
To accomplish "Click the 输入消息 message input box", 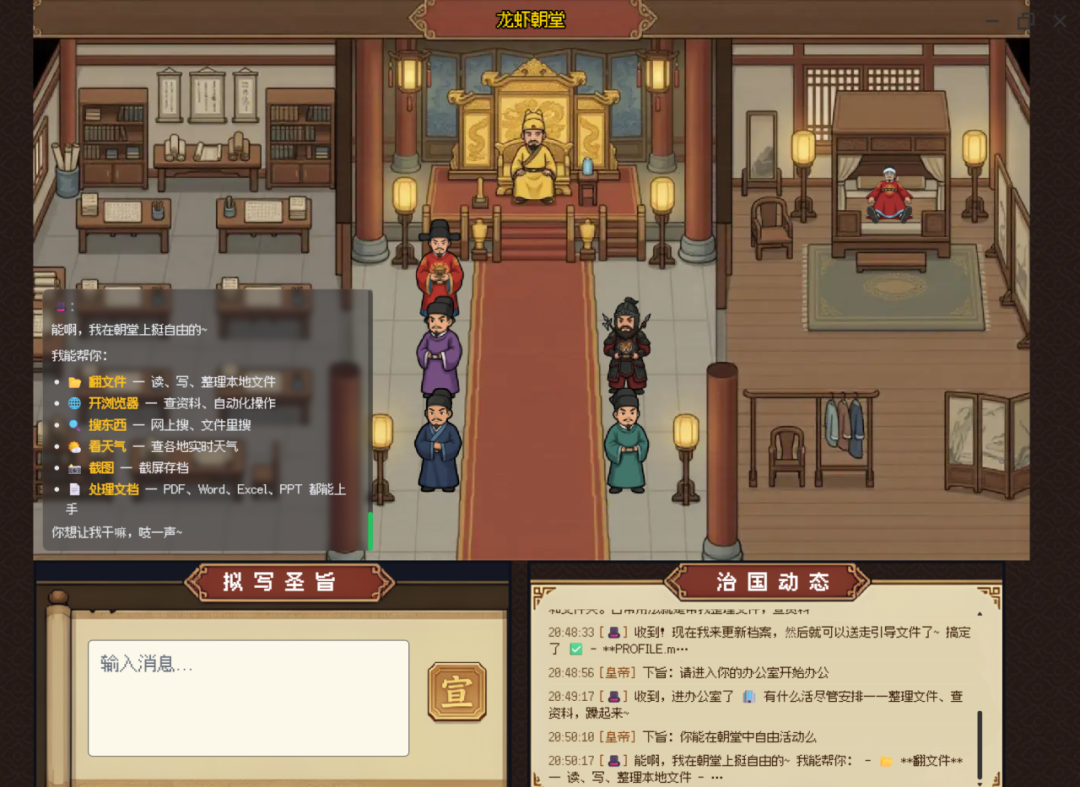I will (x=248, y=697).
